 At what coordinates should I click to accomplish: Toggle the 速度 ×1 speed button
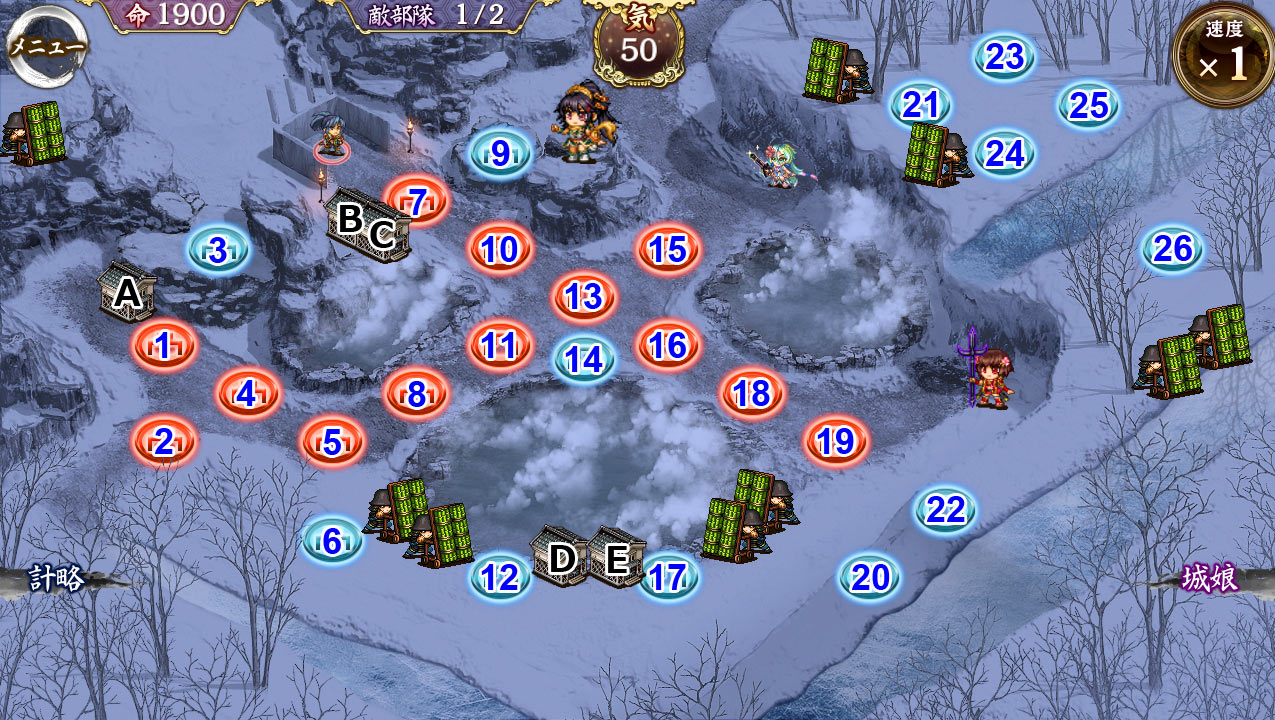point(1222,57)
